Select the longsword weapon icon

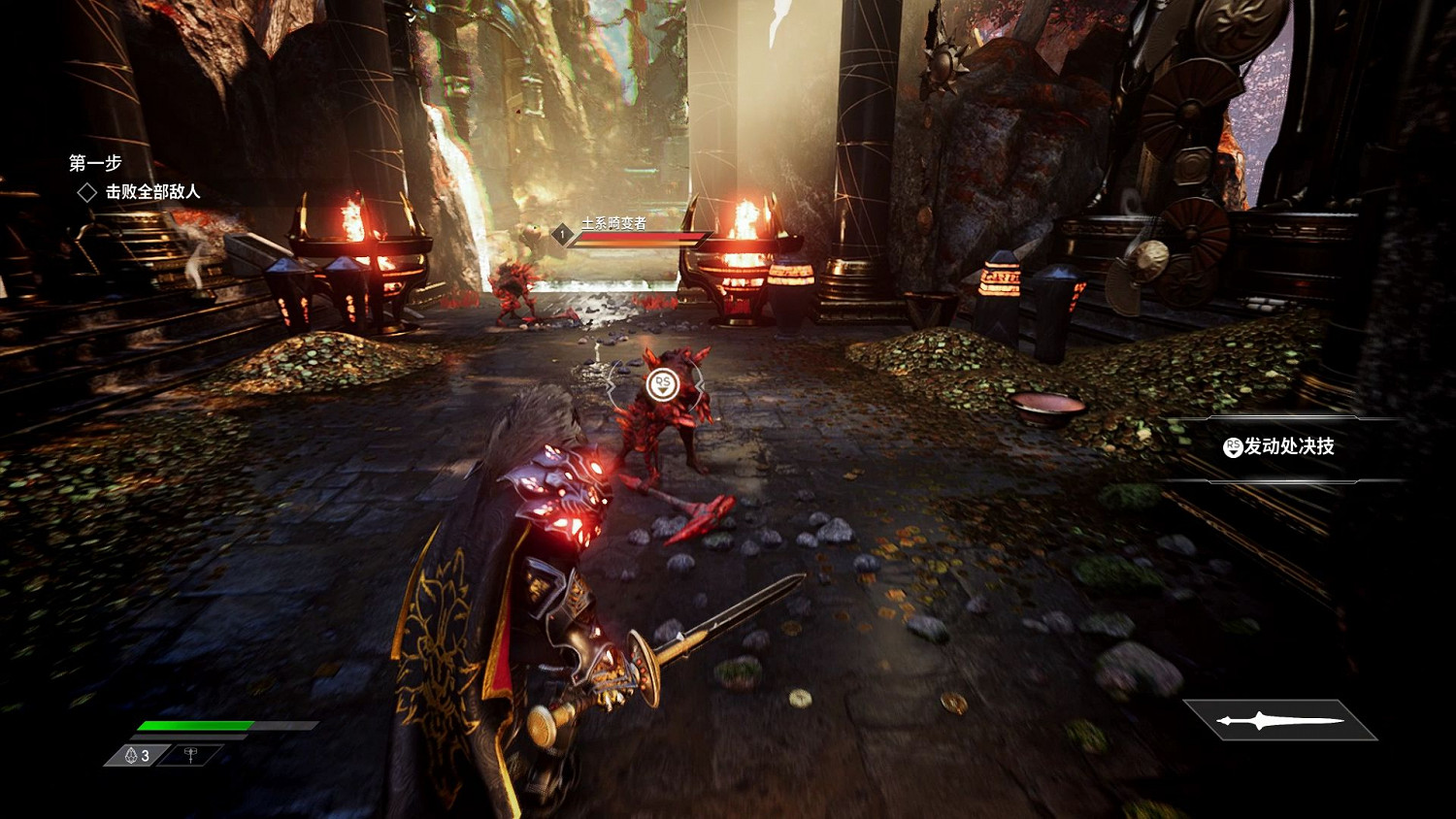[1280, 721]
